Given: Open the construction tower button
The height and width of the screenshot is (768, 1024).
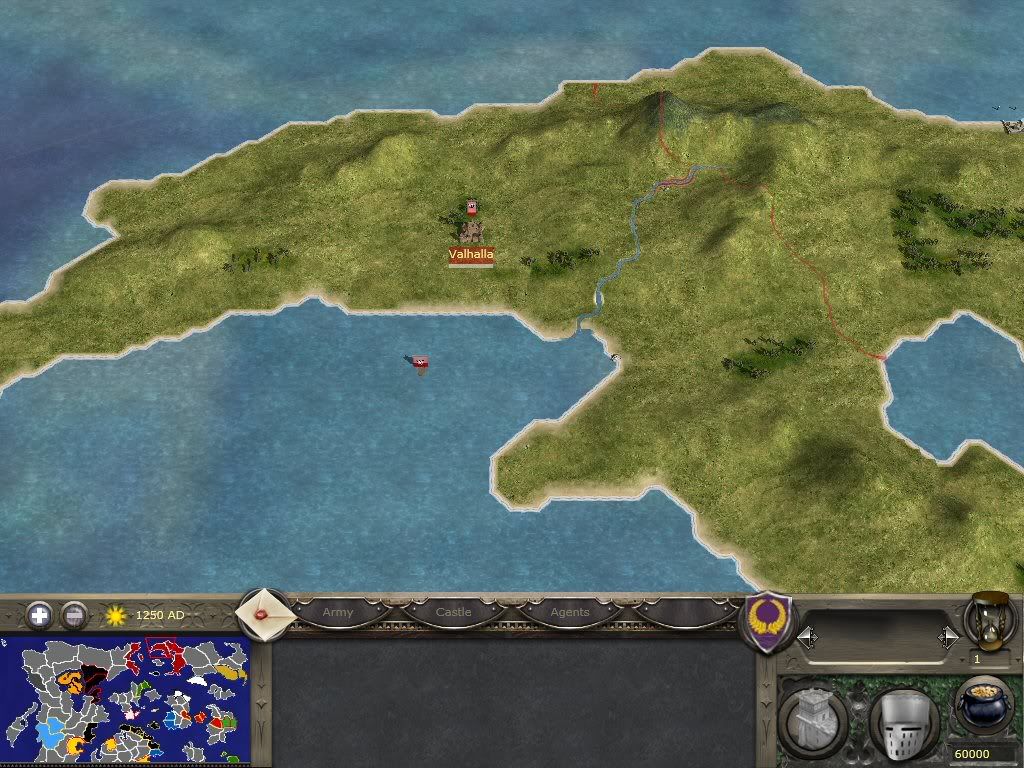Looking at the screenshot, I should point(812,718).
